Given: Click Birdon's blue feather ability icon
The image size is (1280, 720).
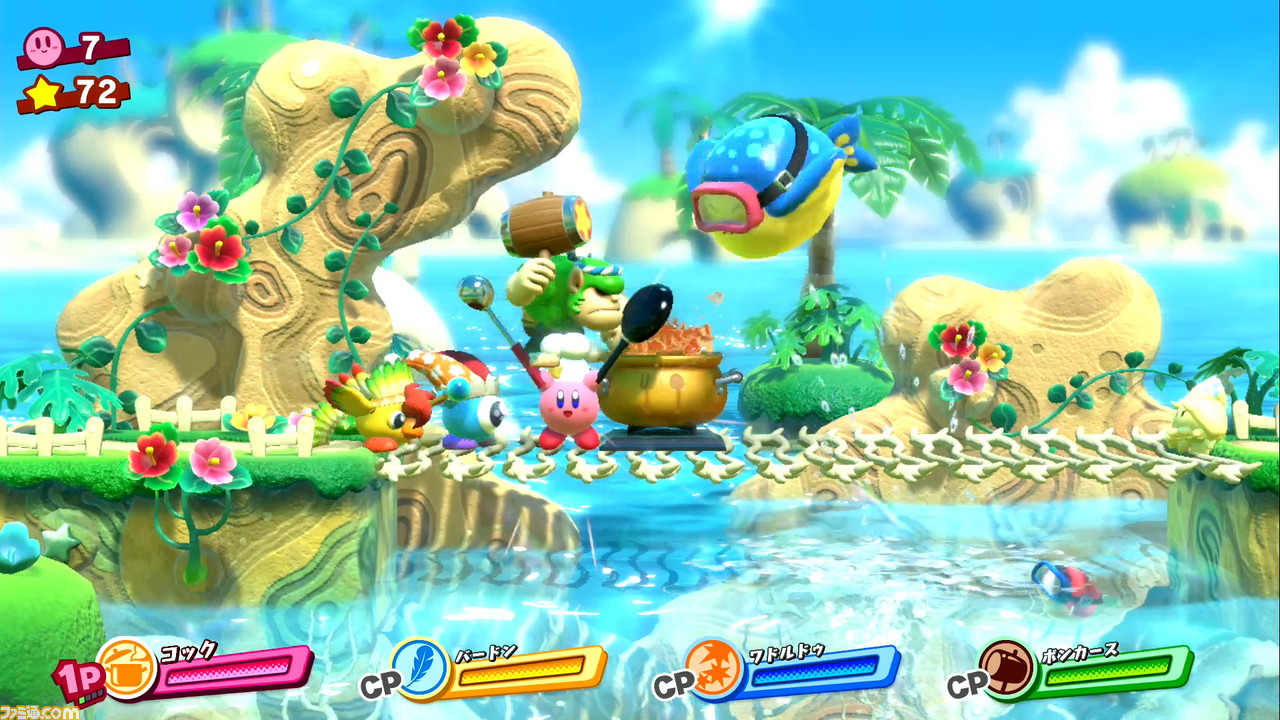Looking at the screenshot, I should pos(420,668).
